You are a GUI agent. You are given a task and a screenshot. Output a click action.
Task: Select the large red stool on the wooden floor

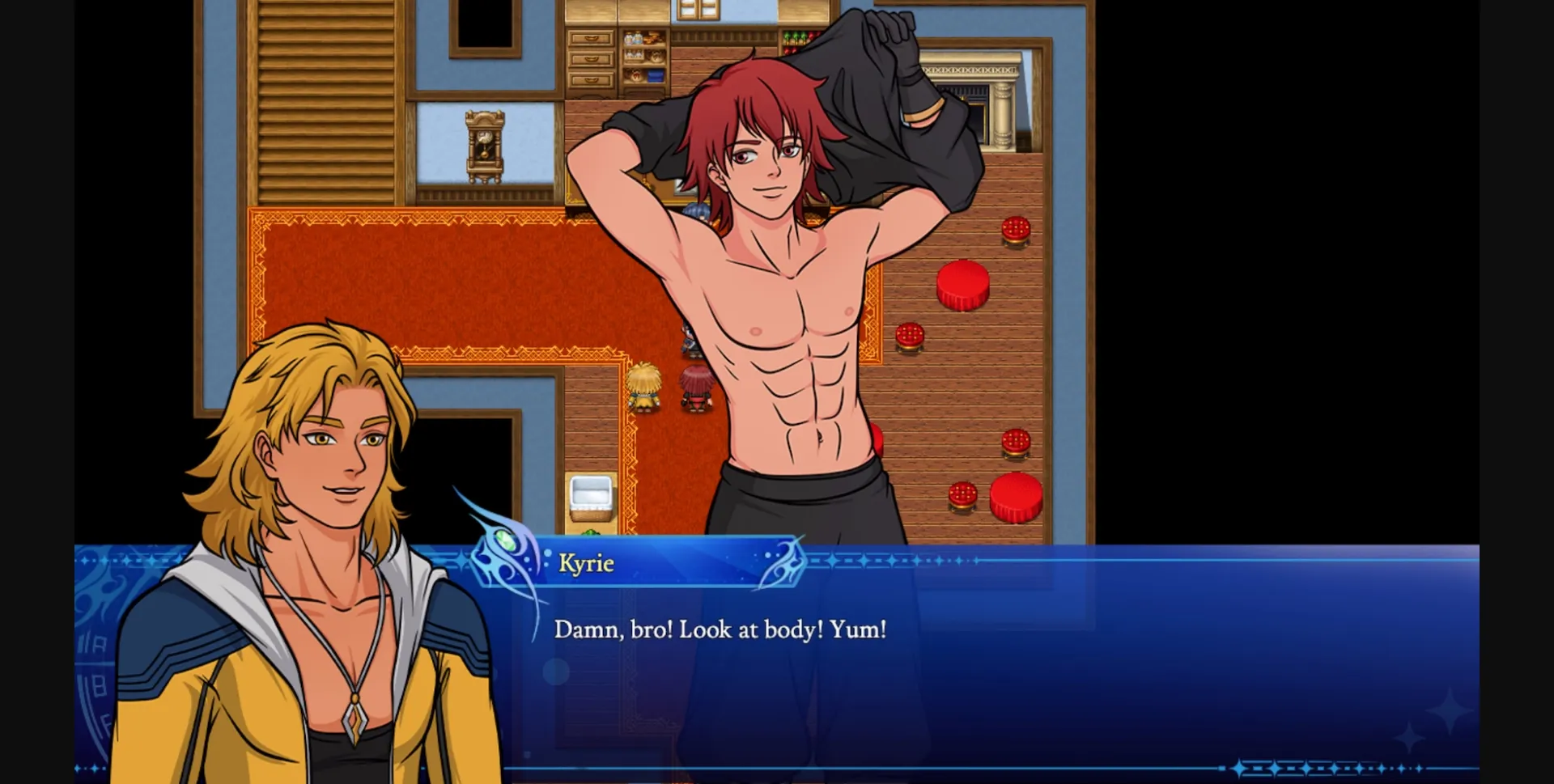point(964,286)
